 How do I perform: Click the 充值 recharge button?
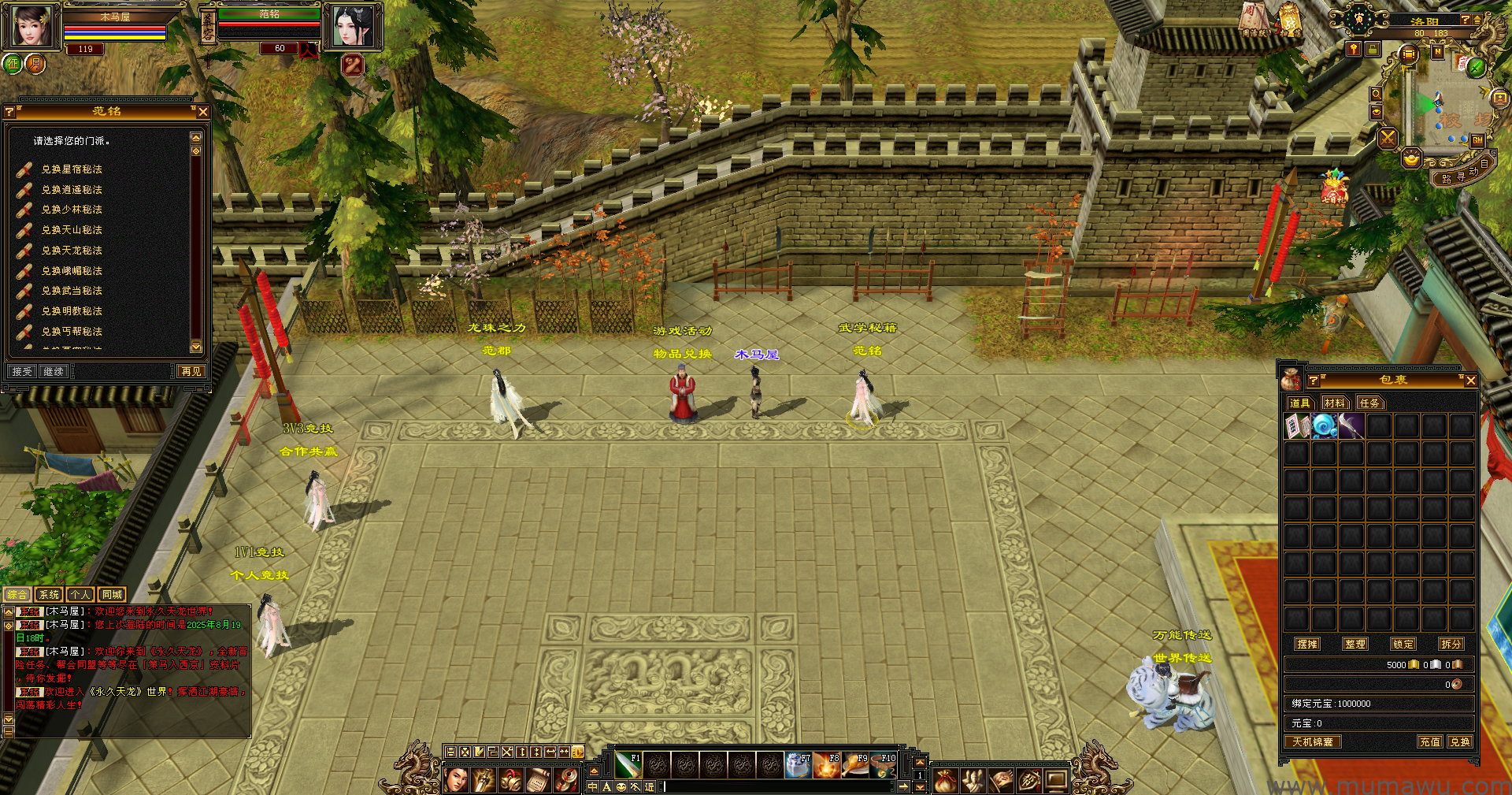[1430, 741]
